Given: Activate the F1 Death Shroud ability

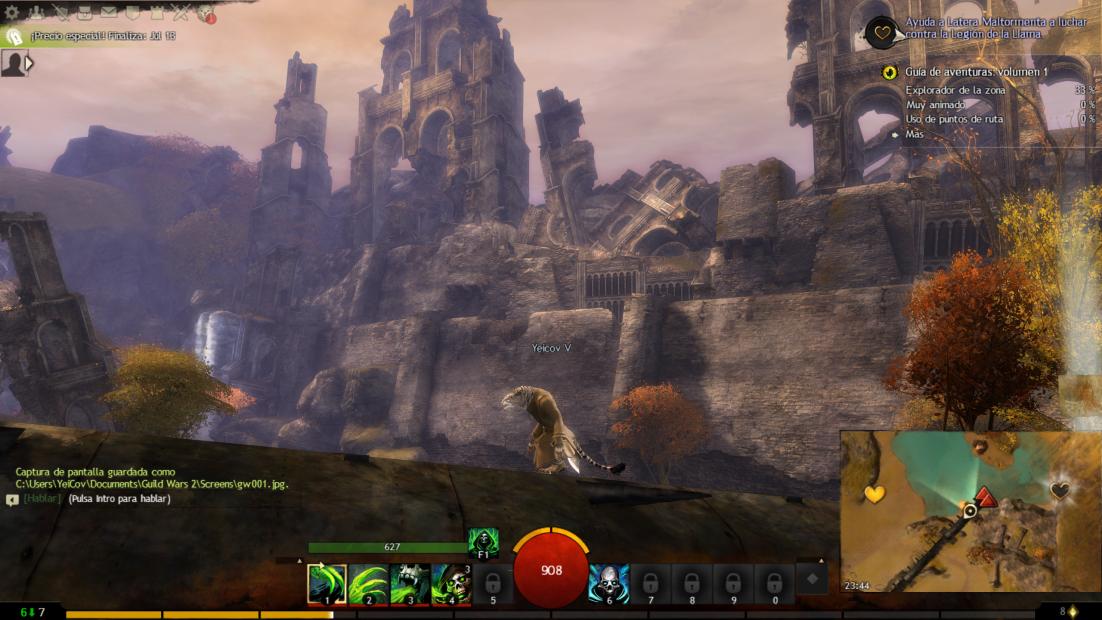Looking at the screenshot, I should 483,543.
